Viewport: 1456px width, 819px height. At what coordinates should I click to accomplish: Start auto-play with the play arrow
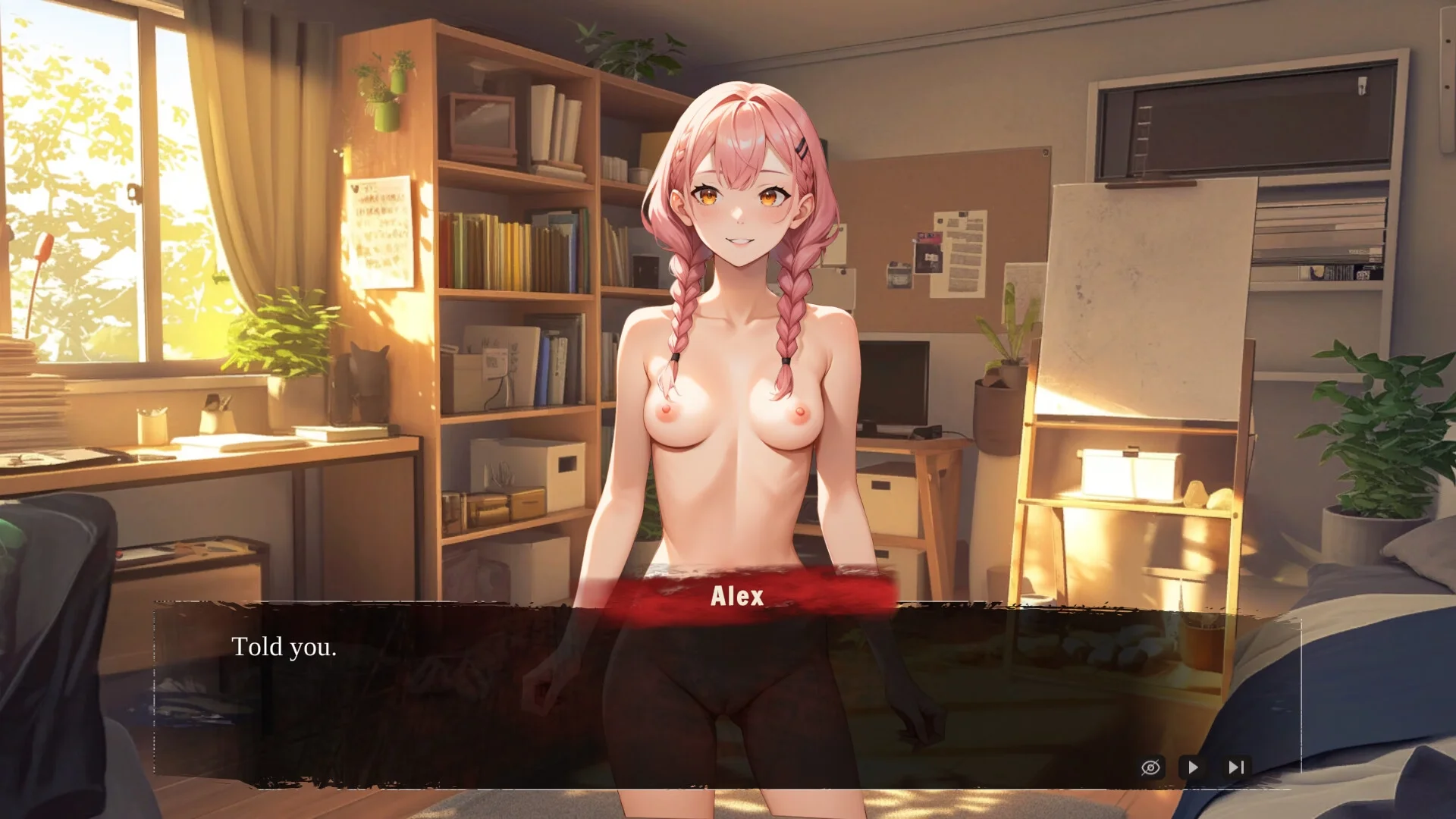pyautogui.click(x=1193, y=767)
